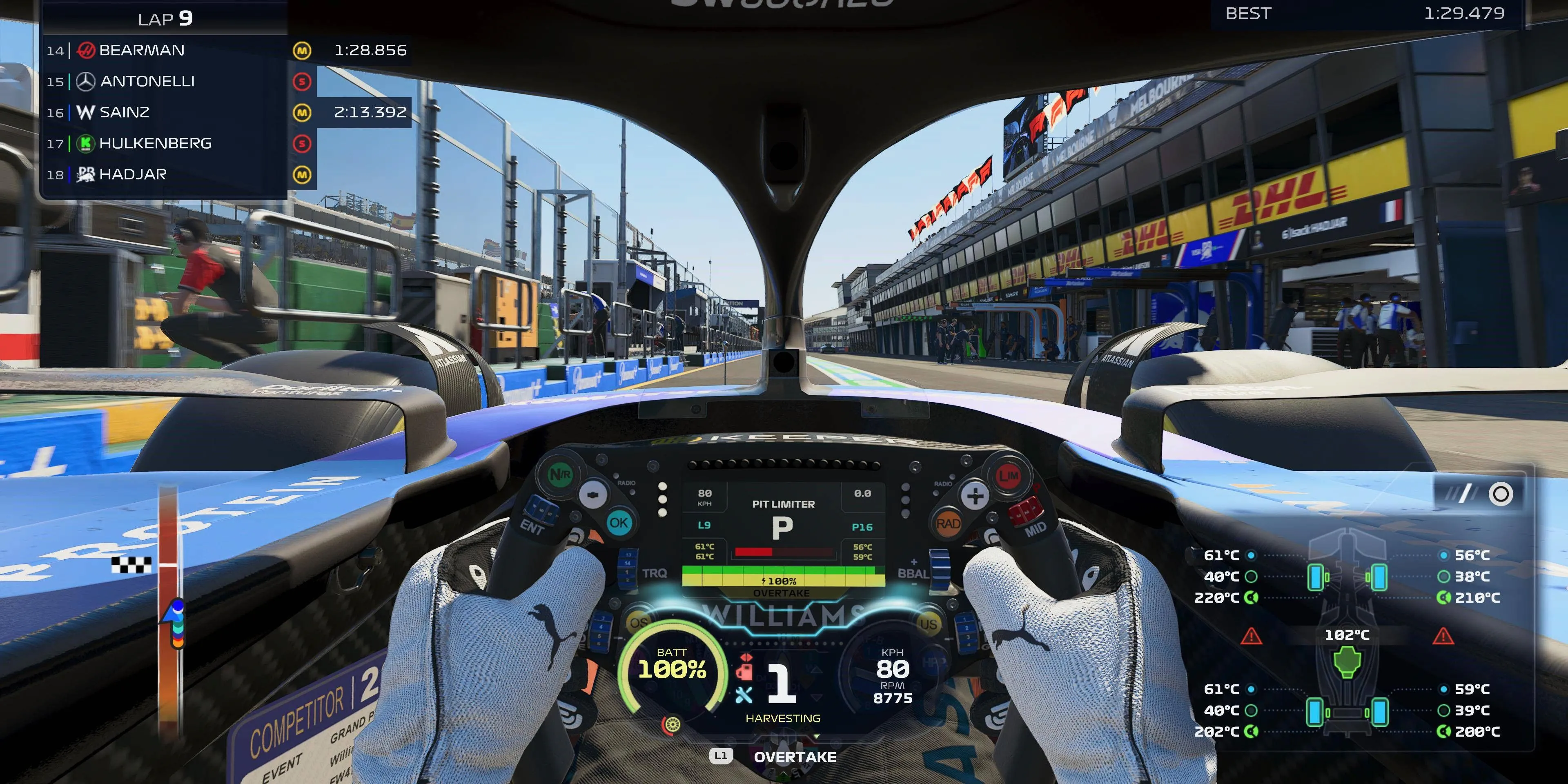Click the green engine icon on the car diagram
Viewport: 1568px width, 784px height.
(1346, 661)
